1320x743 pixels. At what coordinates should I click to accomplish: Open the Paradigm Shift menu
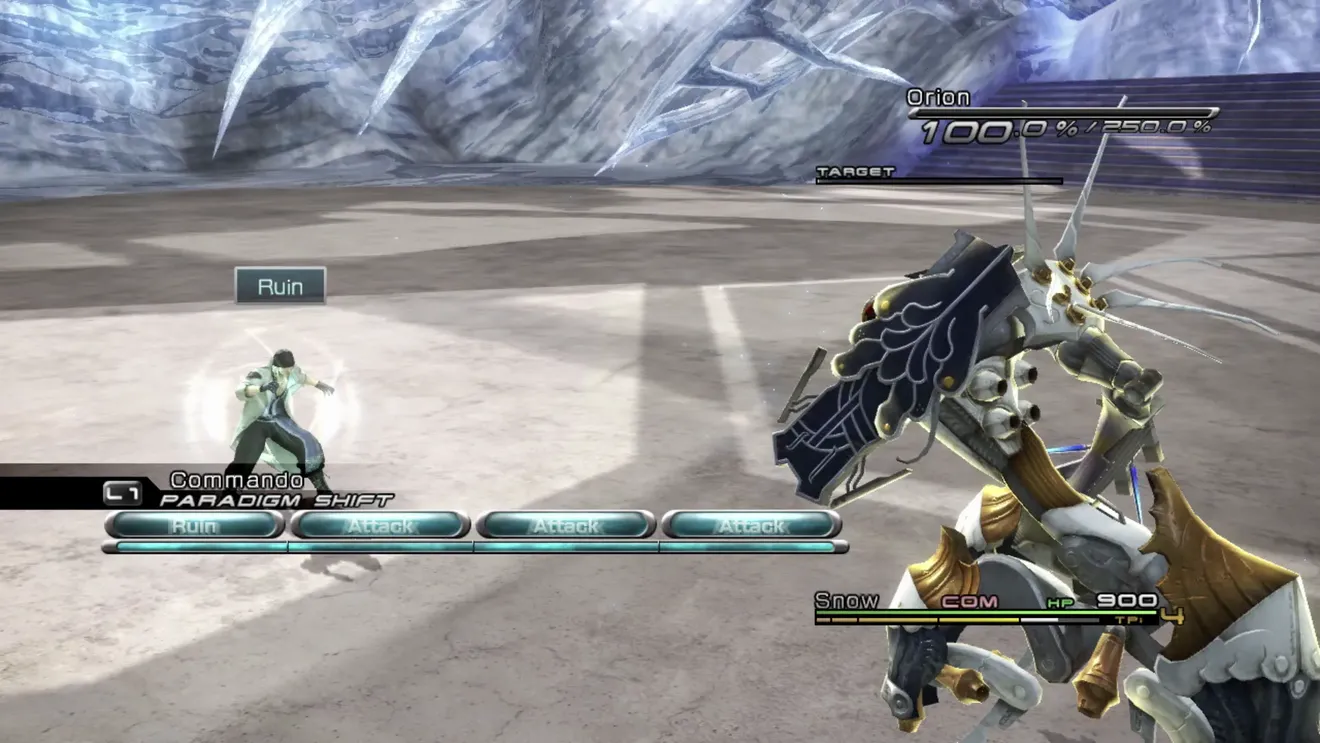[x=276, y=499]
